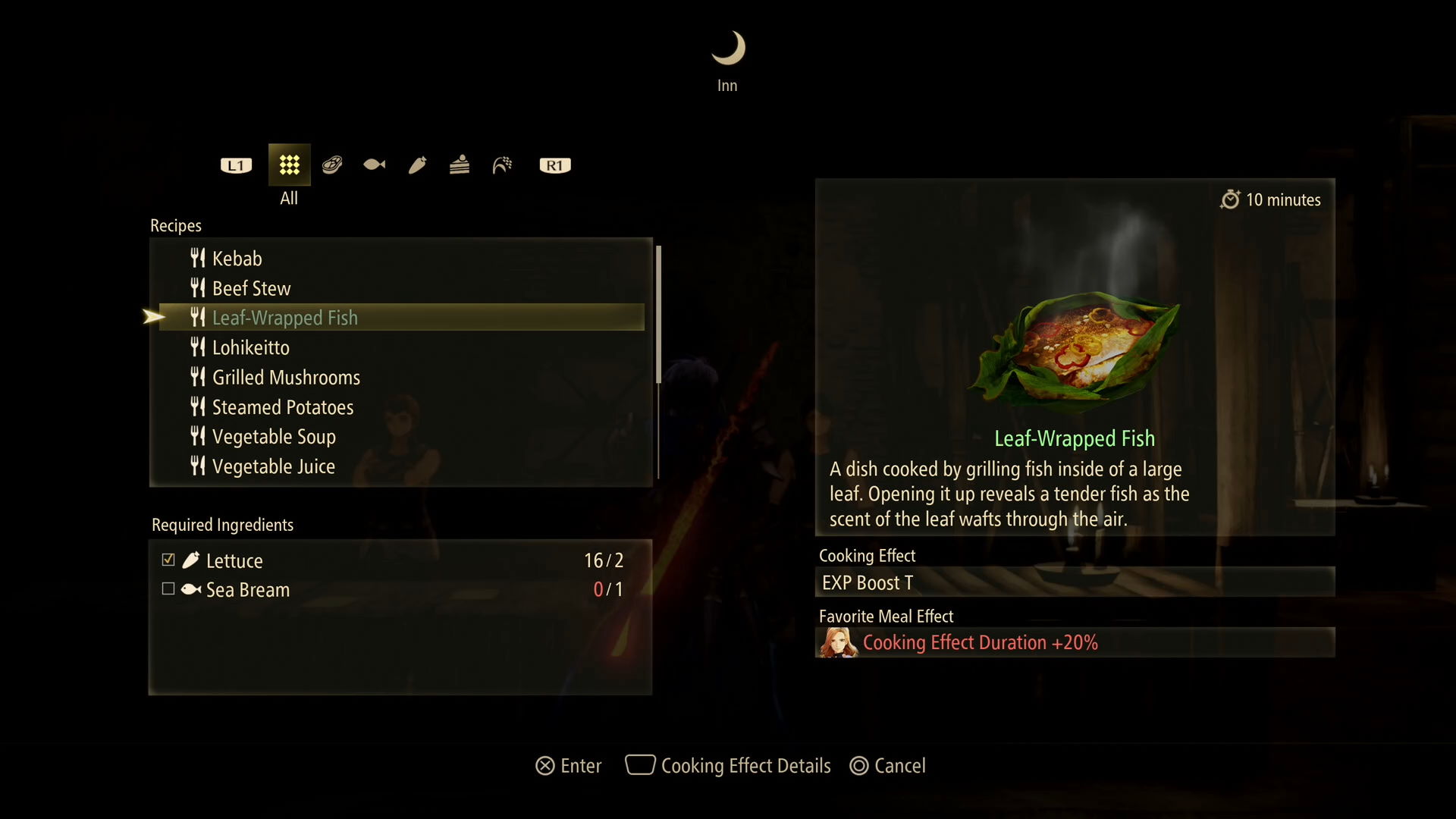This screenshot has height=819, width=1456.
Task: Toggle the Lettuce ingredient checkbox
Action: click(x=168, y=560)
